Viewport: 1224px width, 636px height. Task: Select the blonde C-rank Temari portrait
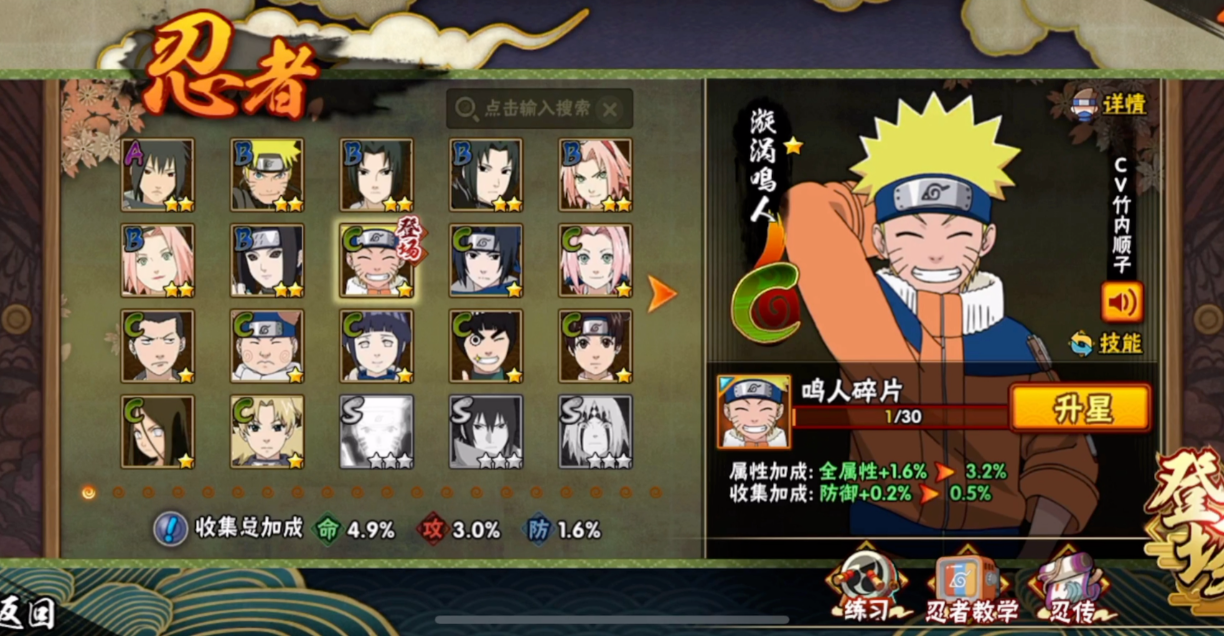(267, 431)
